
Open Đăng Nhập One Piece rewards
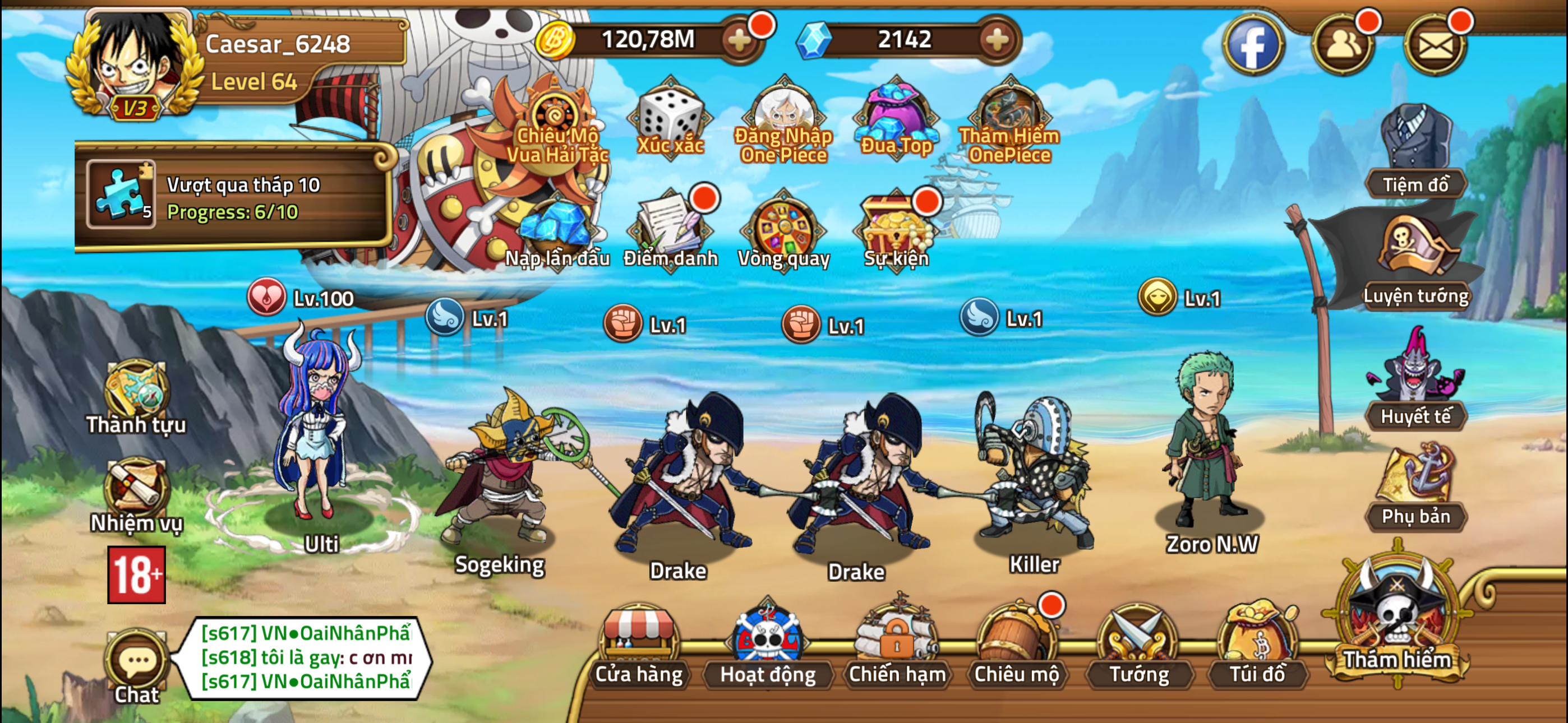[x=784, y=113]
